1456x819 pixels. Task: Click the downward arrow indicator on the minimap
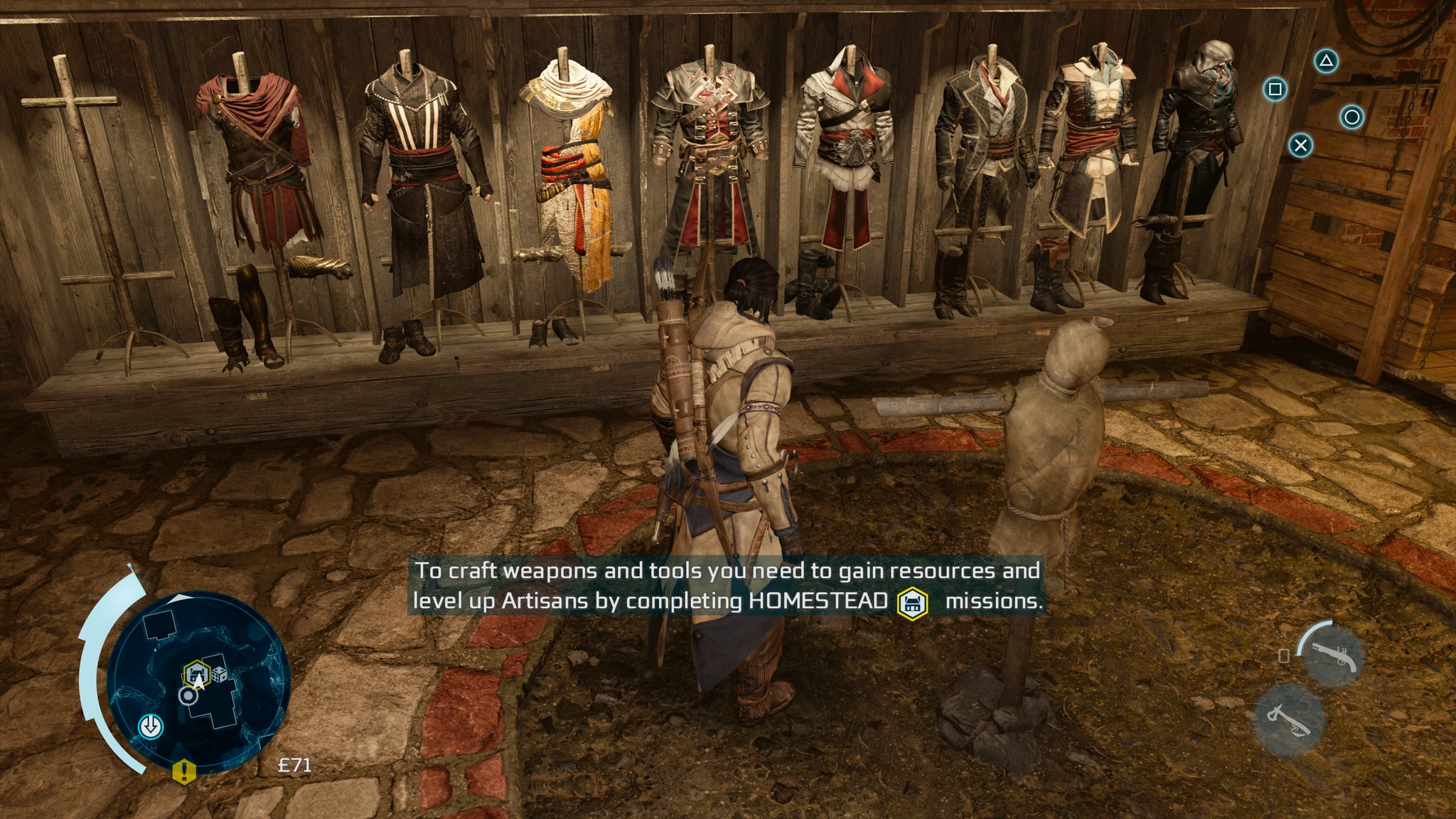tap(151, 725)
